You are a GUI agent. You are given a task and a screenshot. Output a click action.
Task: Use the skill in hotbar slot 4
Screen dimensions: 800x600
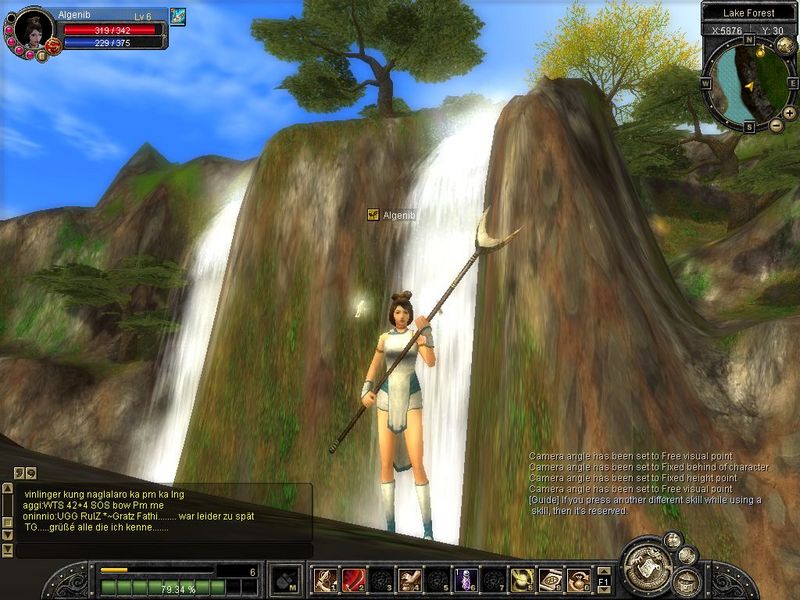pyautogui.click(x=409, y=579)
